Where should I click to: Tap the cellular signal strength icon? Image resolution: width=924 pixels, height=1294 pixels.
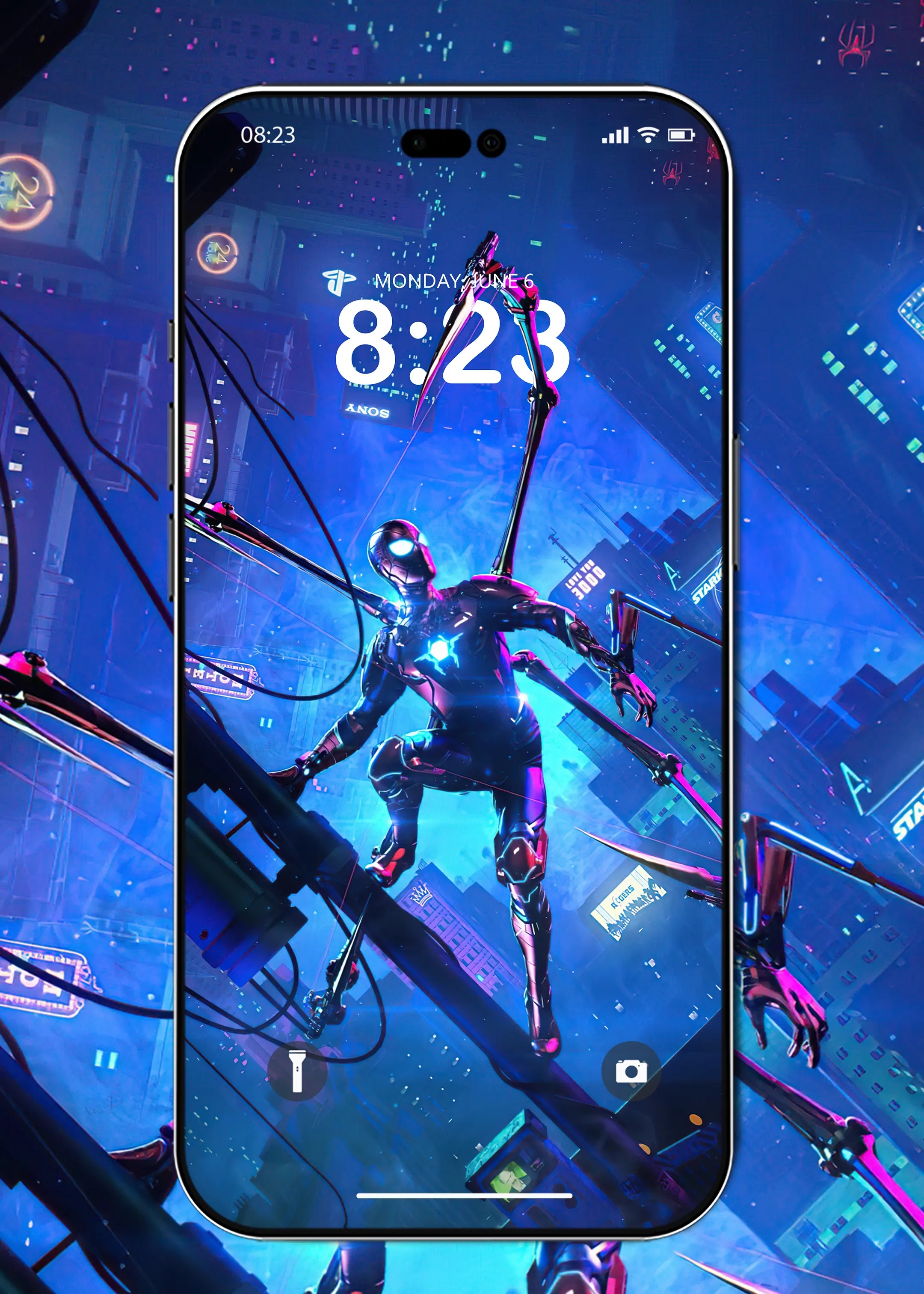tap(616, 136)
